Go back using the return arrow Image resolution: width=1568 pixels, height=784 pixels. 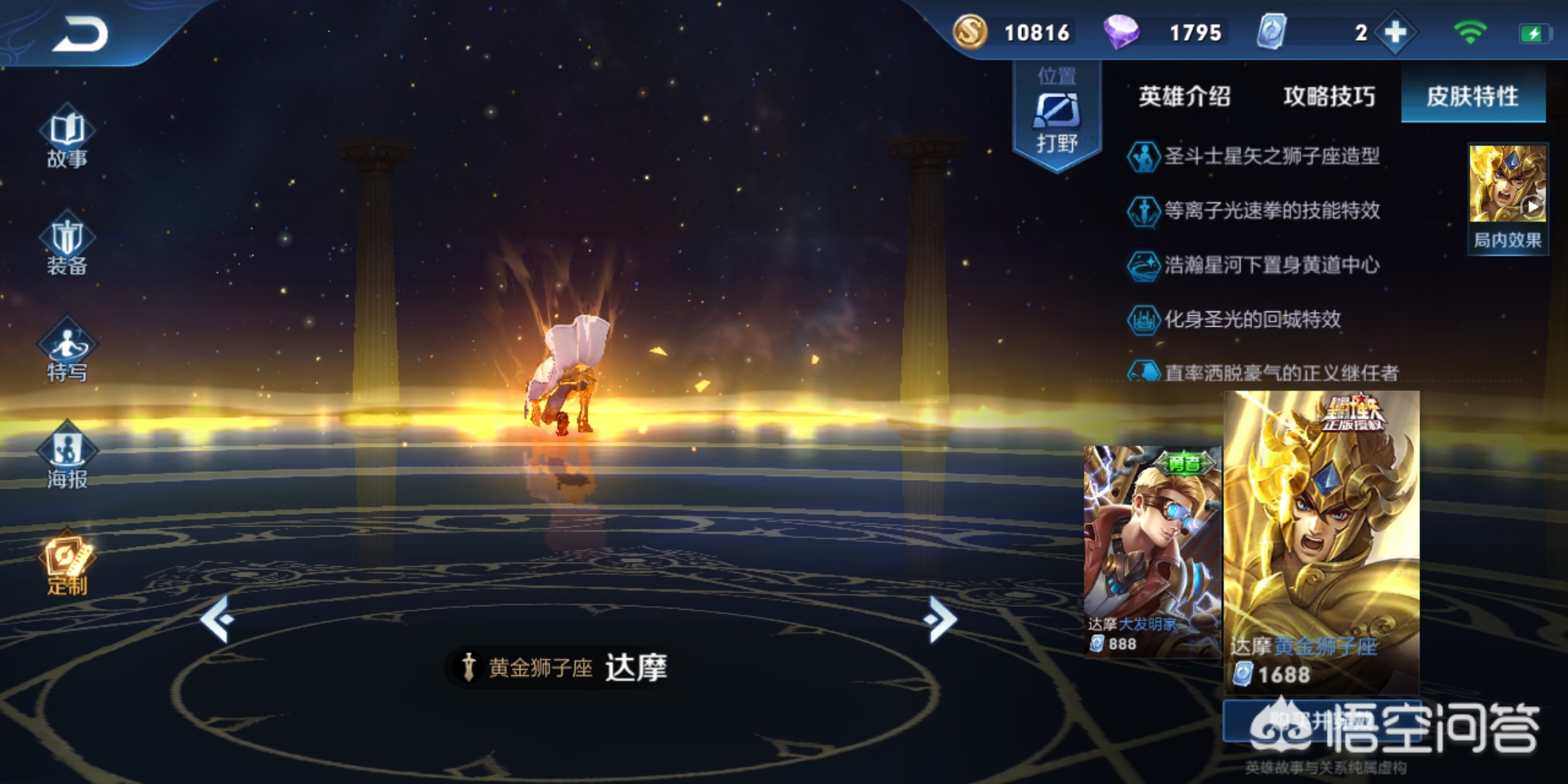pos(80,34)
